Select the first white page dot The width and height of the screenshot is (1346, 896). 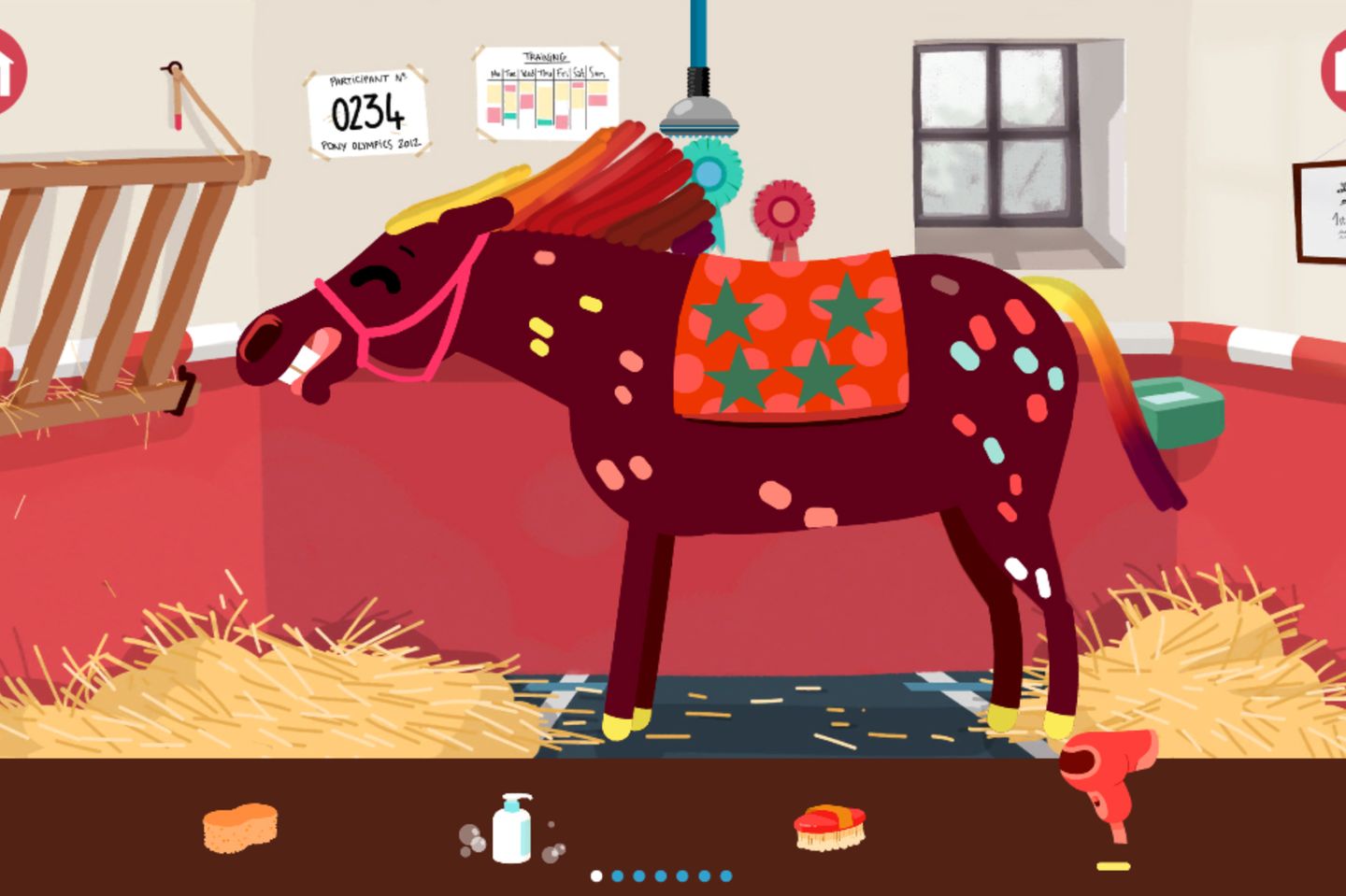596,877
